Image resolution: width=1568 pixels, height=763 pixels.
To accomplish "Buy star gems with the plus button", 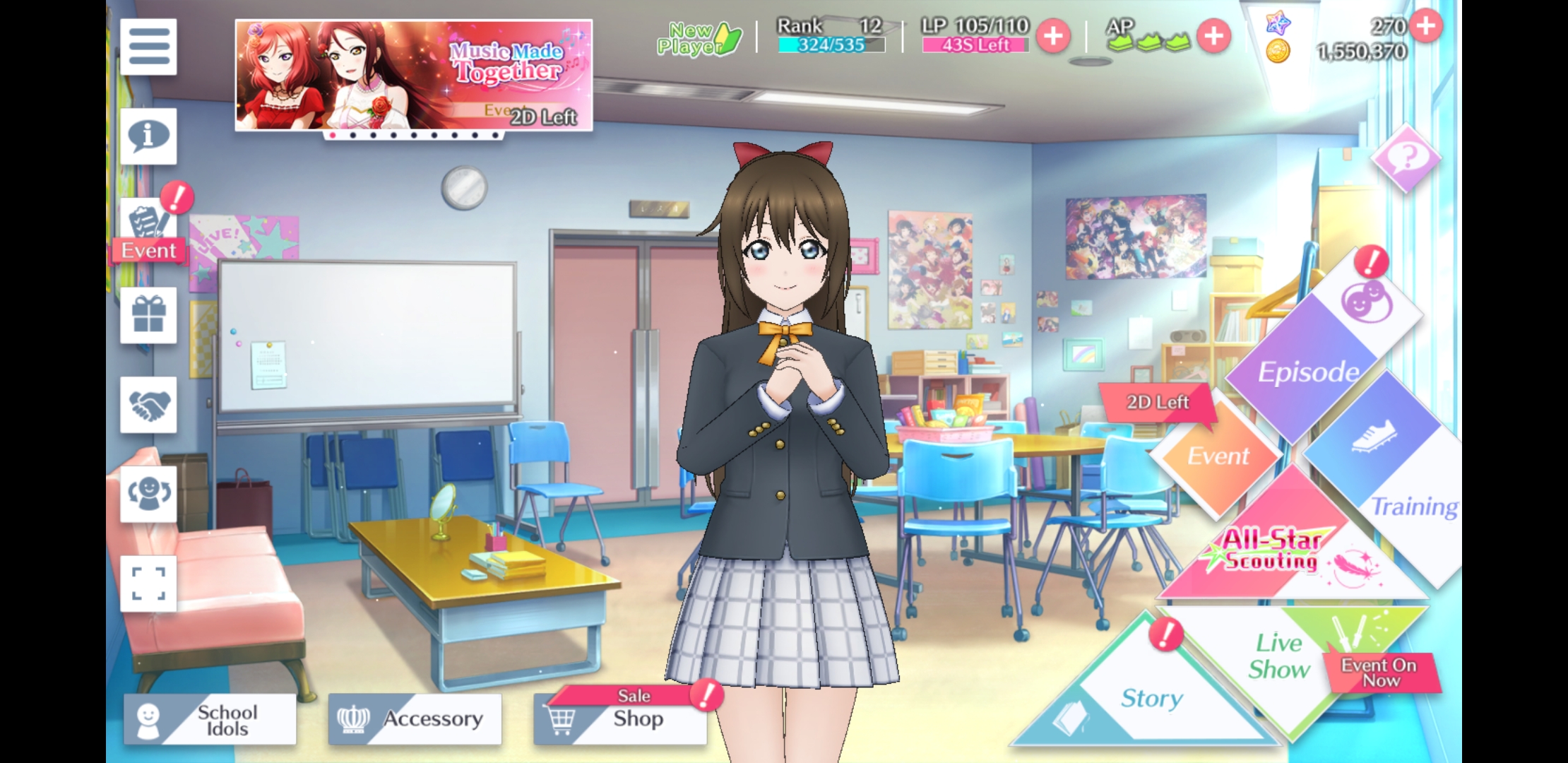I will tap(1426, 26).
